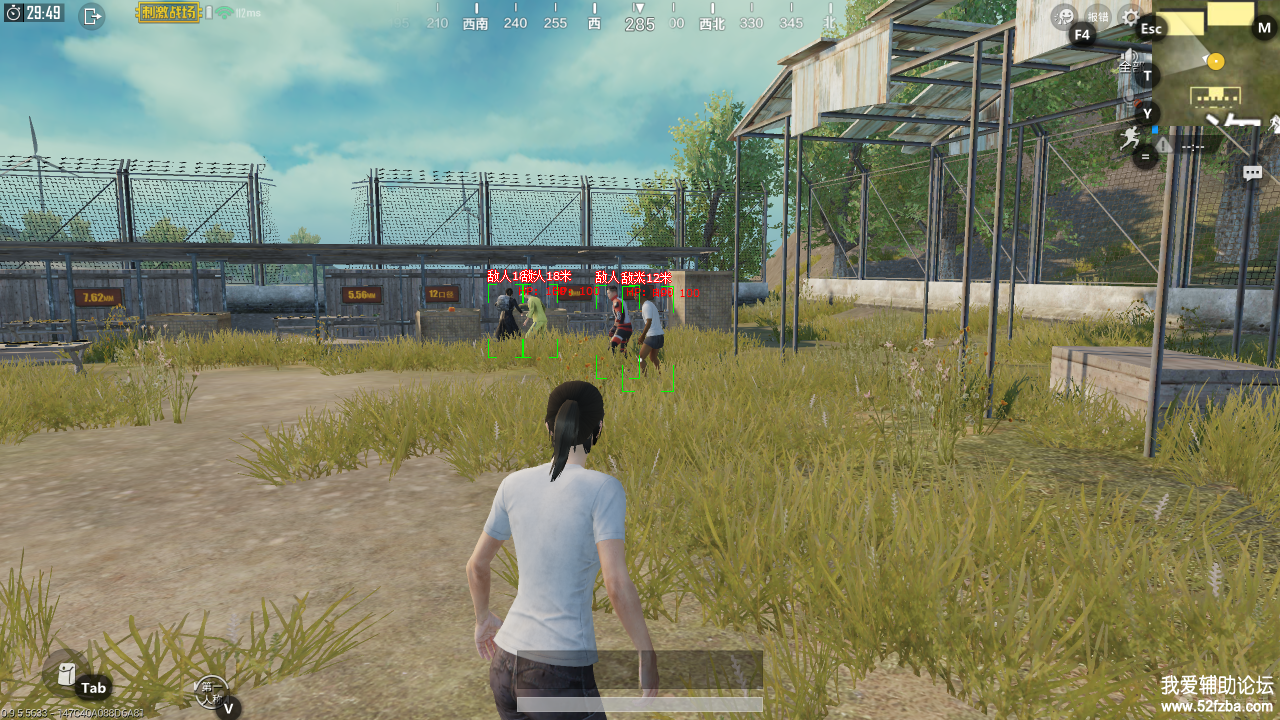Open the emote smiley face menu

[1065, 16]
